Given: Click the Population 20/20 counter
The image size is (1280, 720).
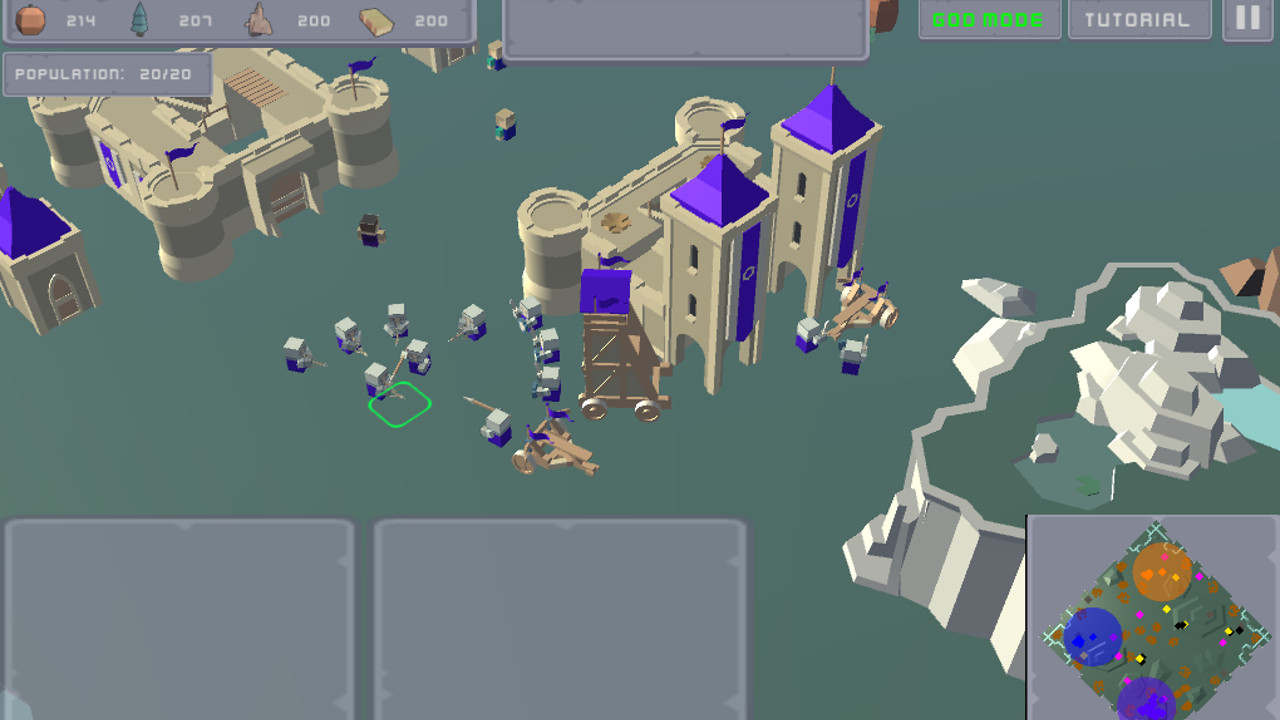Looking at the screenshot, I should (105, 72).
